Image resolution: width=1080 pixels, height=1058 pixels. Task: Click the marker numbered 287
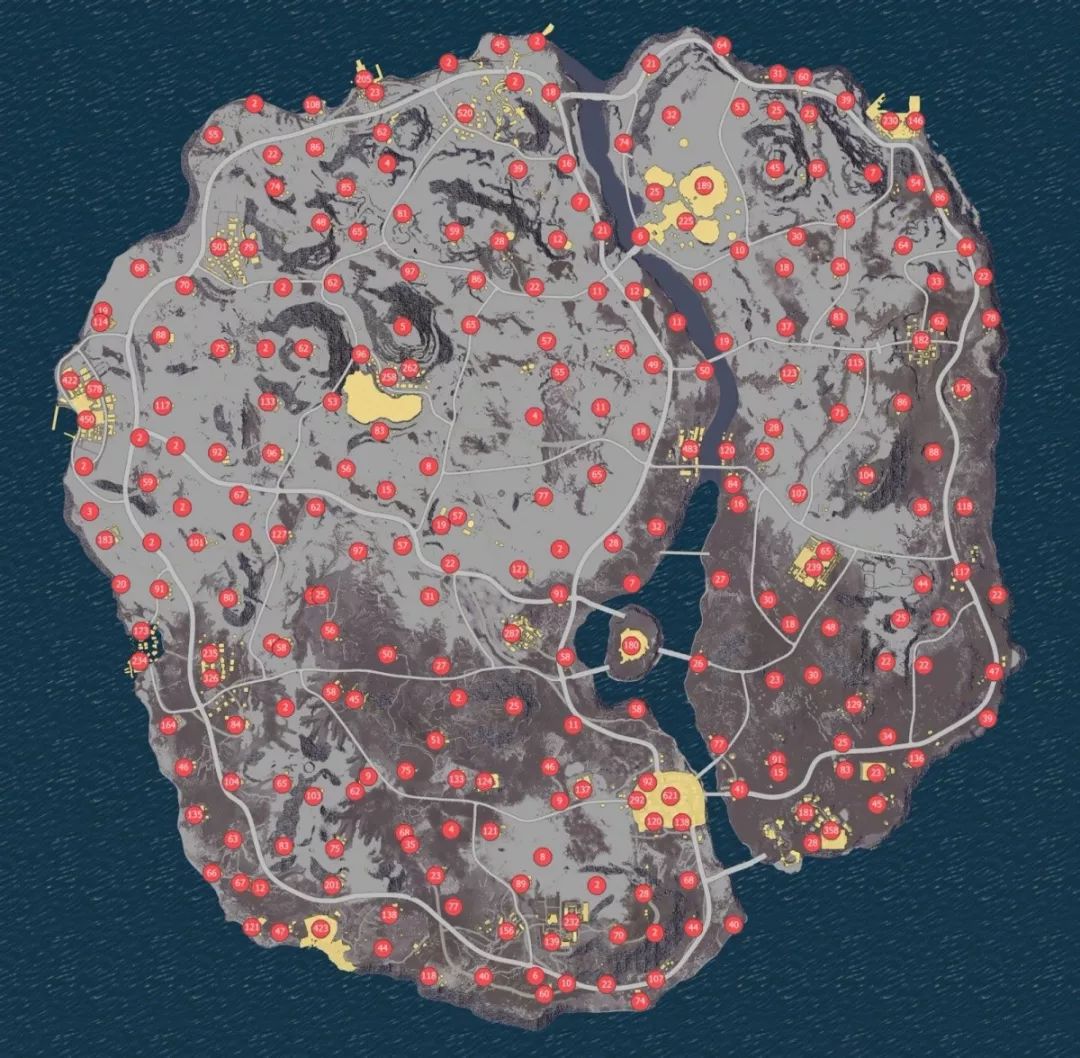pos(511,632)
